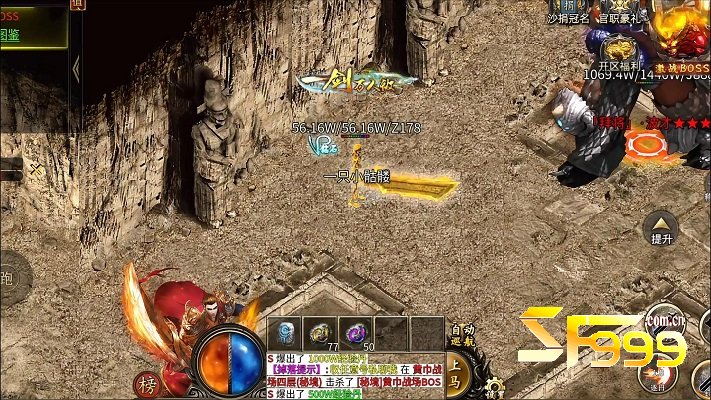This screenshot has height=400, width=711.
Task: Use the purple hotbar item with count 50
Action: click(x=356, y=333)
